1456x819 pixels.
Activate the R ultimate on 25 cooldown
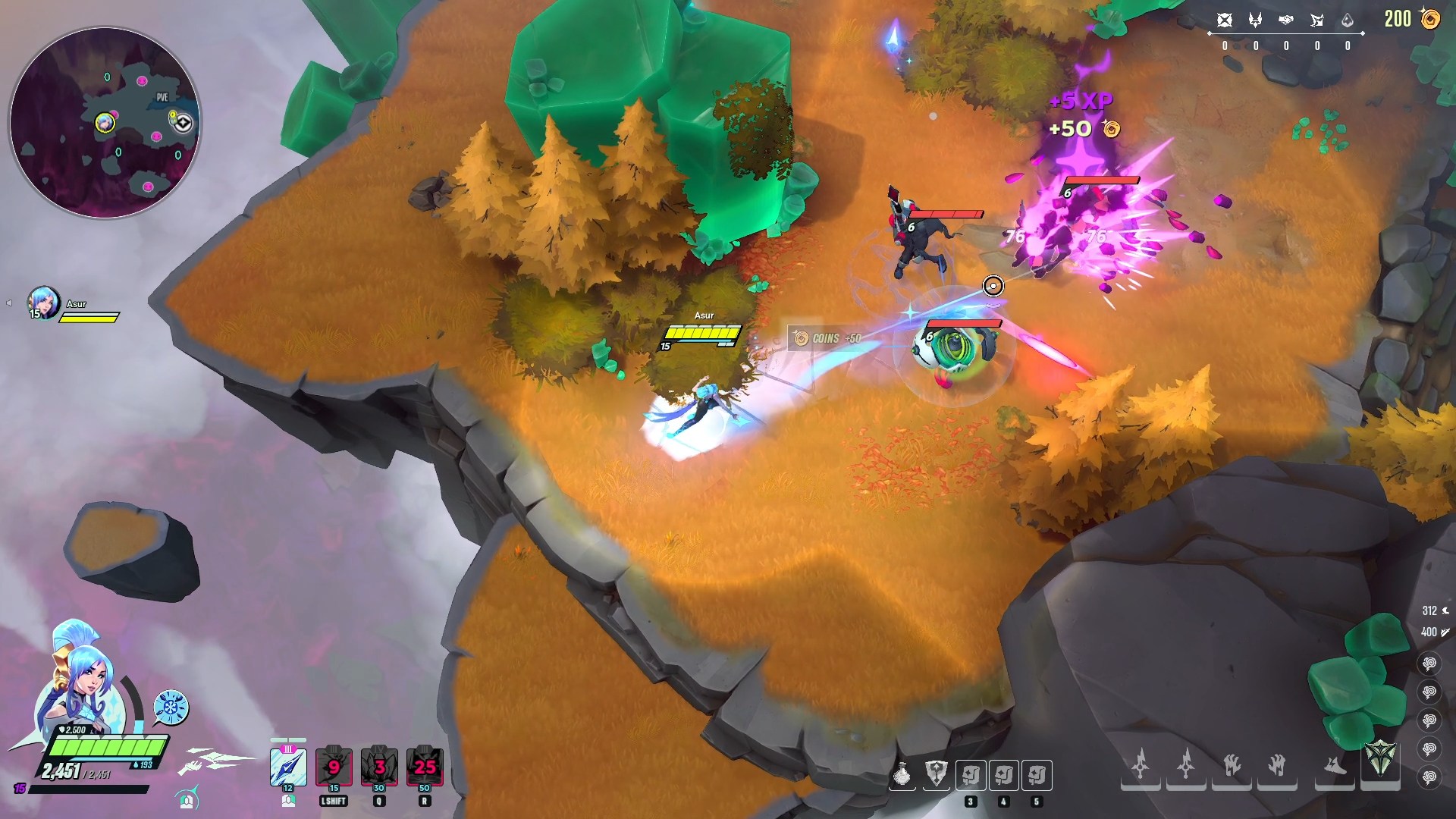pyautogui.click(x=425, y=767)
